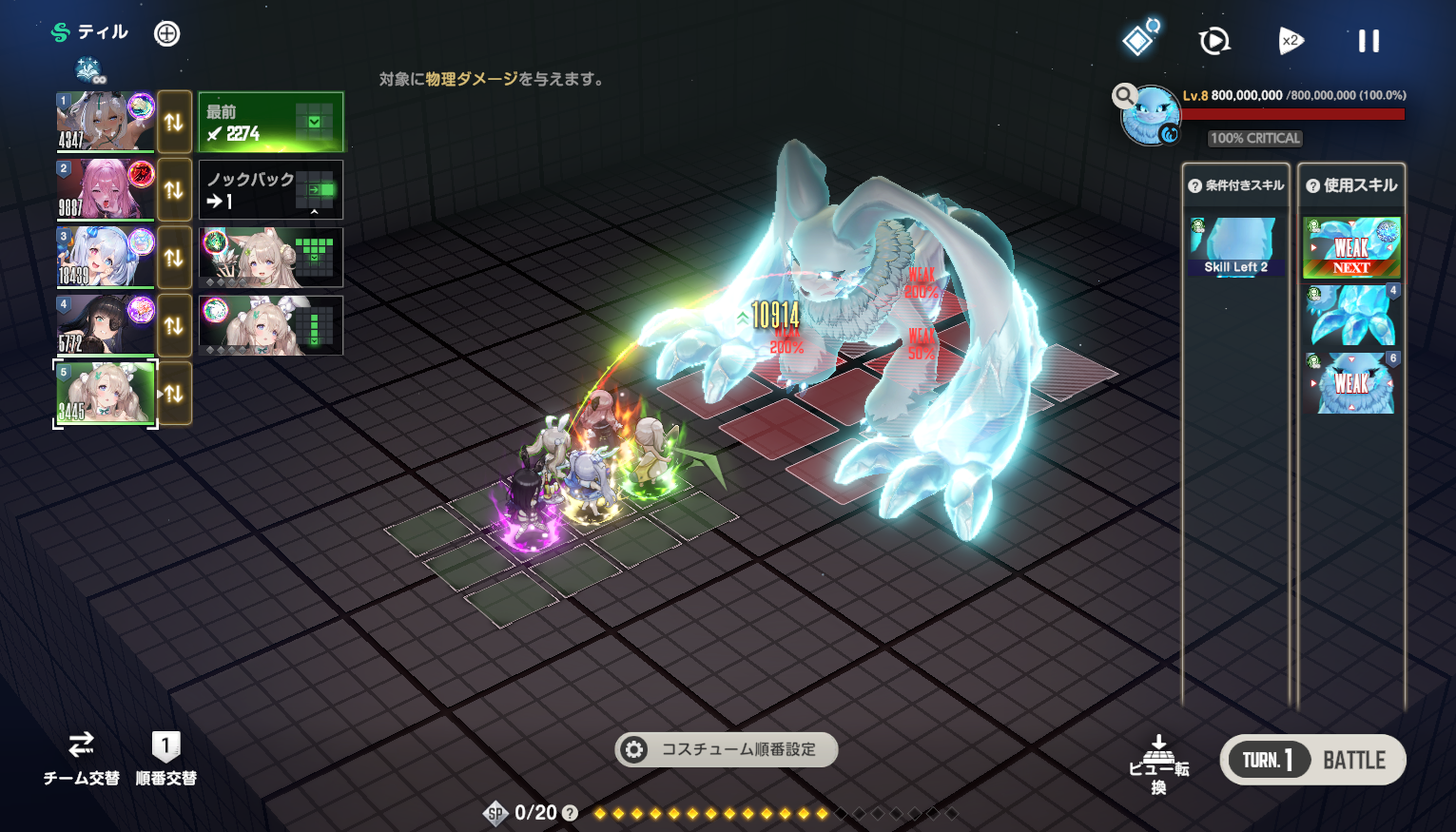Pause the game
The height and width of the screenshot is (832, 1456).
(1369, 41)
